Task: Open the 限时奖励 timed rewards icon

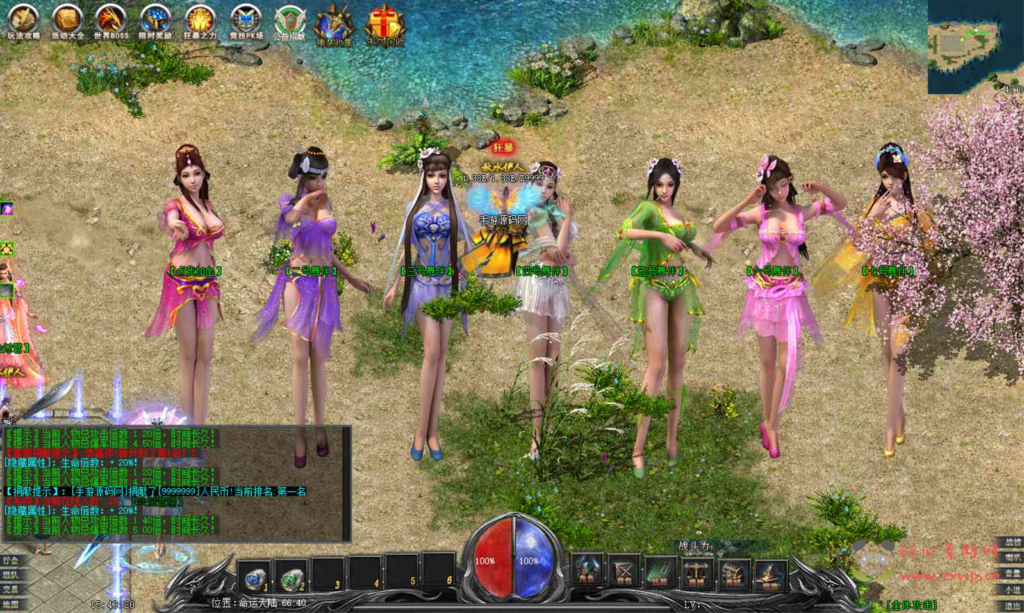Action: click(x=155, y=19)
